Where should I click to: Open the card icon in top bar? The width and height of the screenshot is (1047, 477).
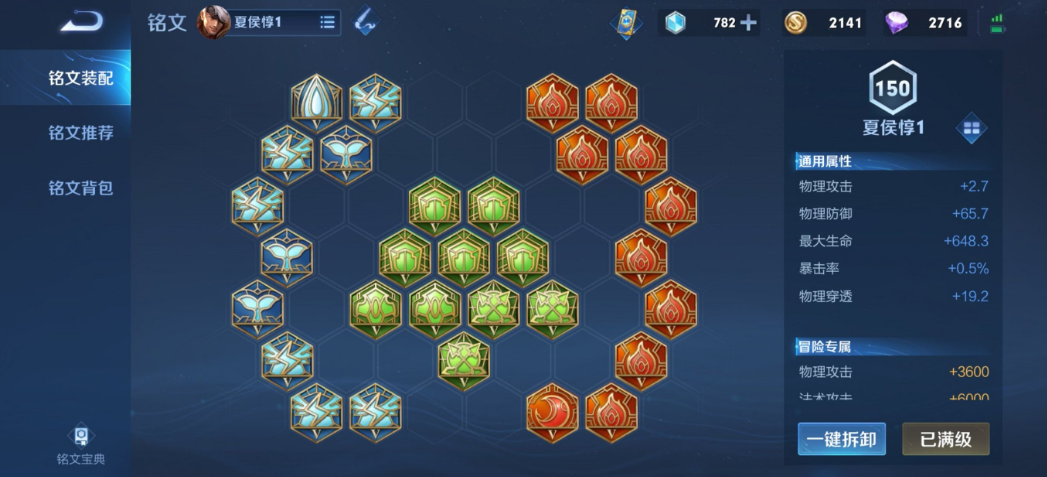coord(625,22)
